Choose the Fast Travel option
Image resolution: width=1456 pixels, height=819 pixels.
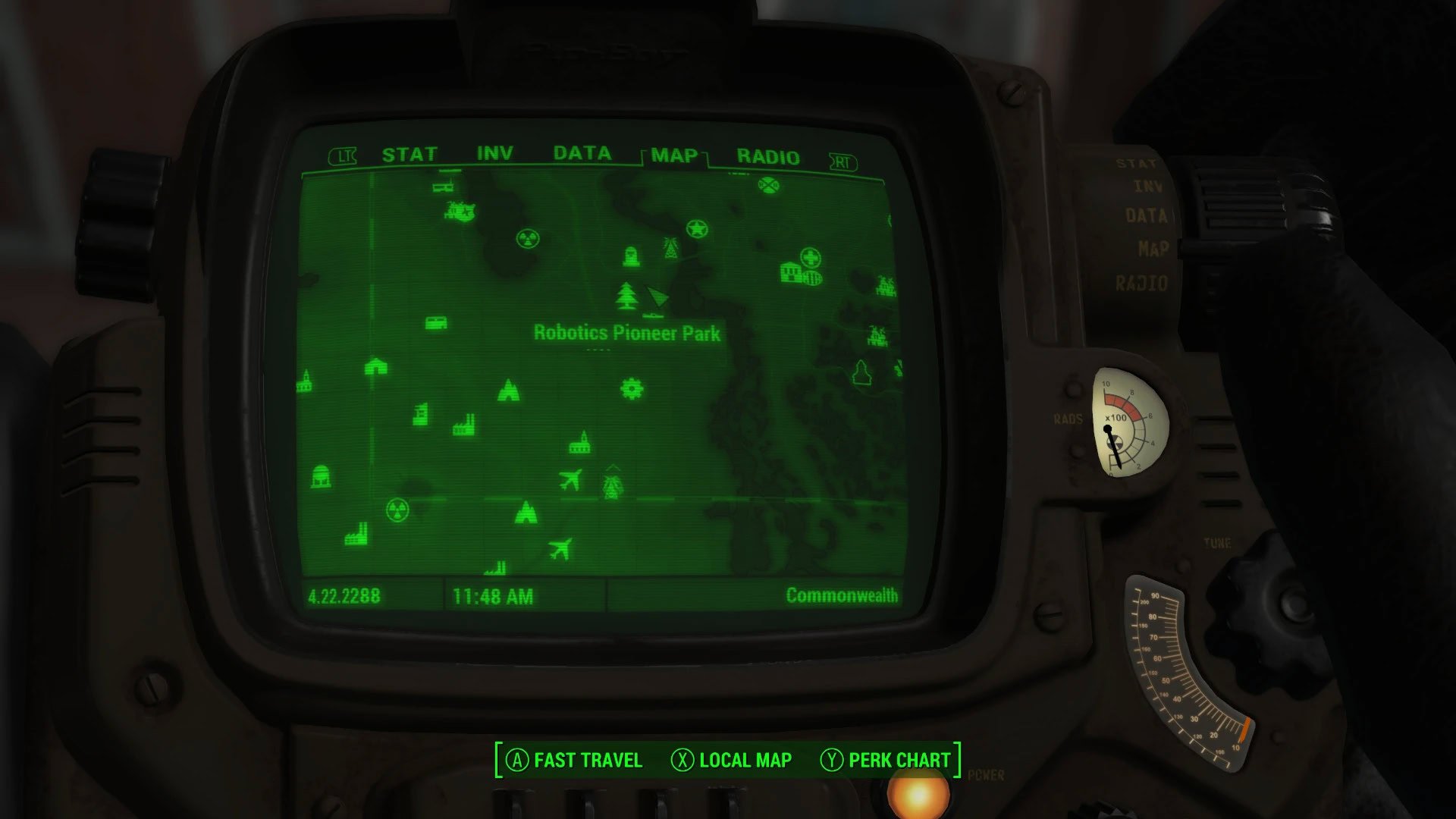point(574,760)
